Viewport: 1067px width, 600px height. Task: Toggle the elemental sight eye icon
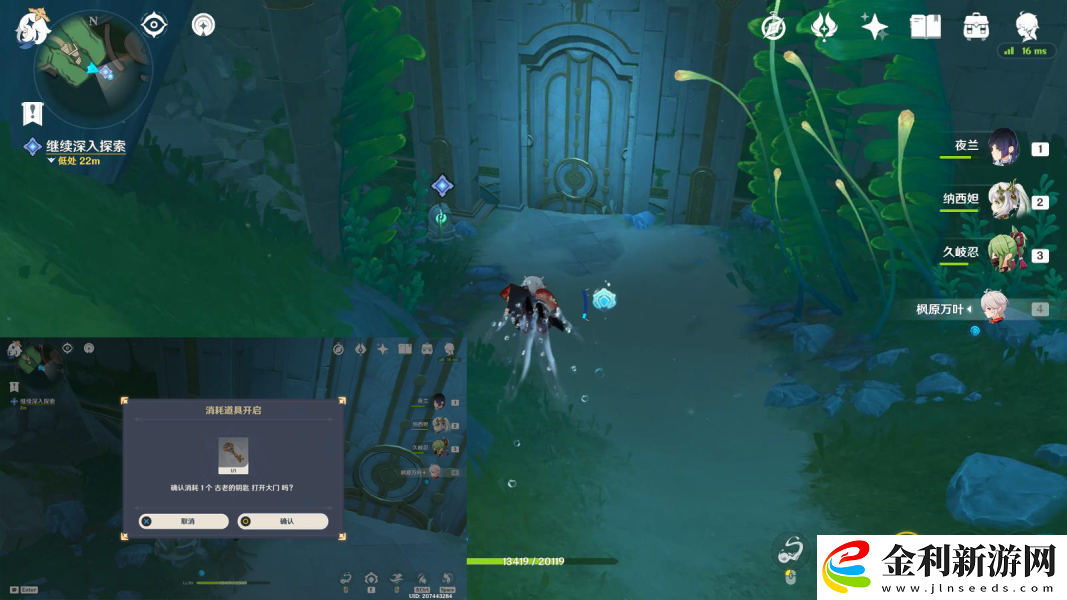pyautogui.click(x=154, y=25)
